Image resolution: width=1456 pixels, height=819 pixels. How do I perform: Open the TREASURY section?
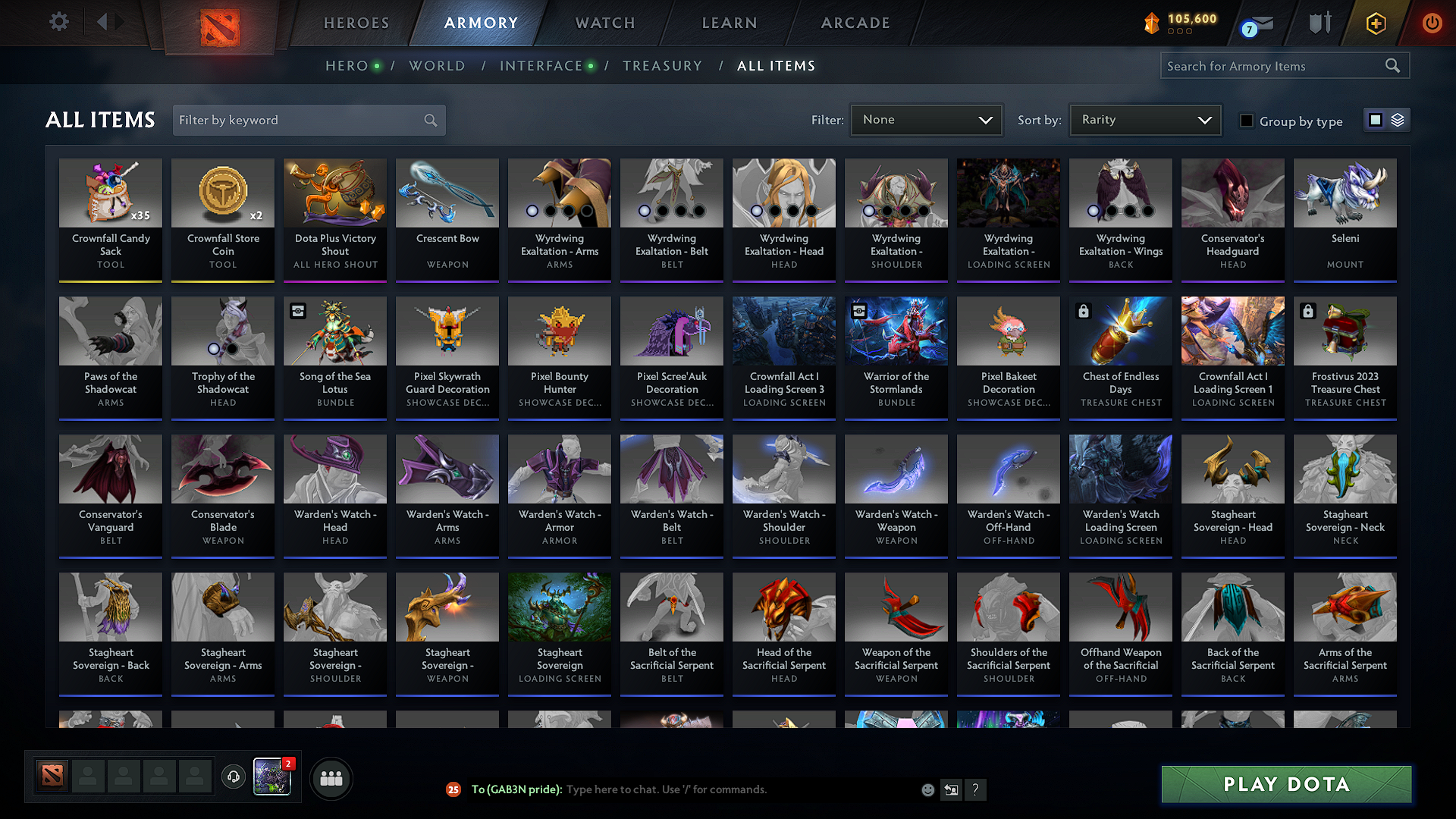[662, 65]
